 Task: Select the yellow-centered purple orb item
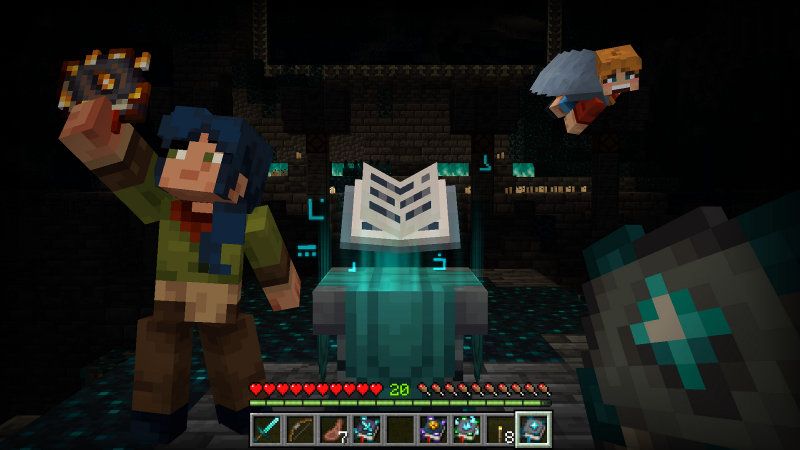[433, 430]
